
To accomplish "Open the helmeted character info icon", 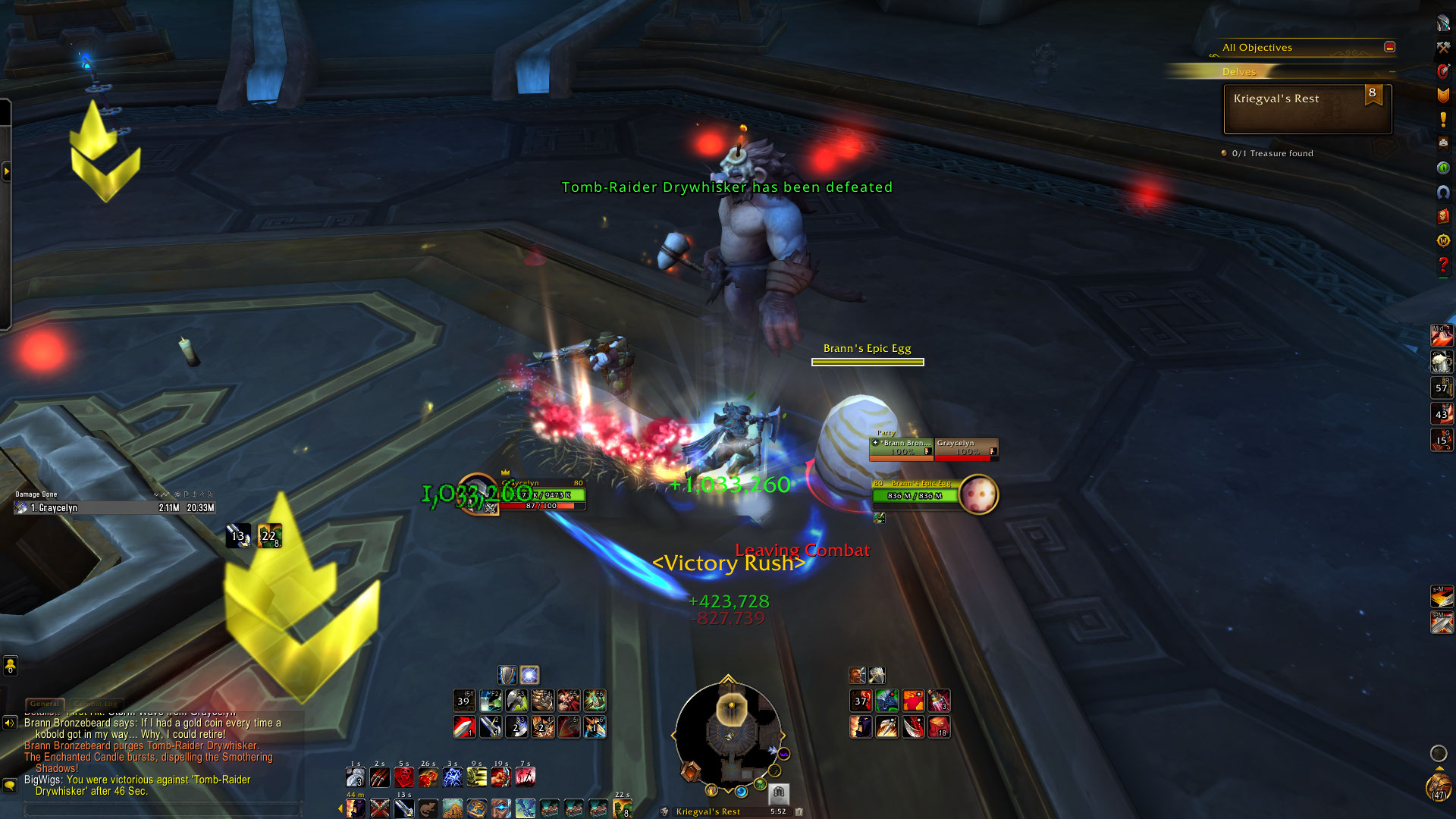I will tap(1443, 23).
